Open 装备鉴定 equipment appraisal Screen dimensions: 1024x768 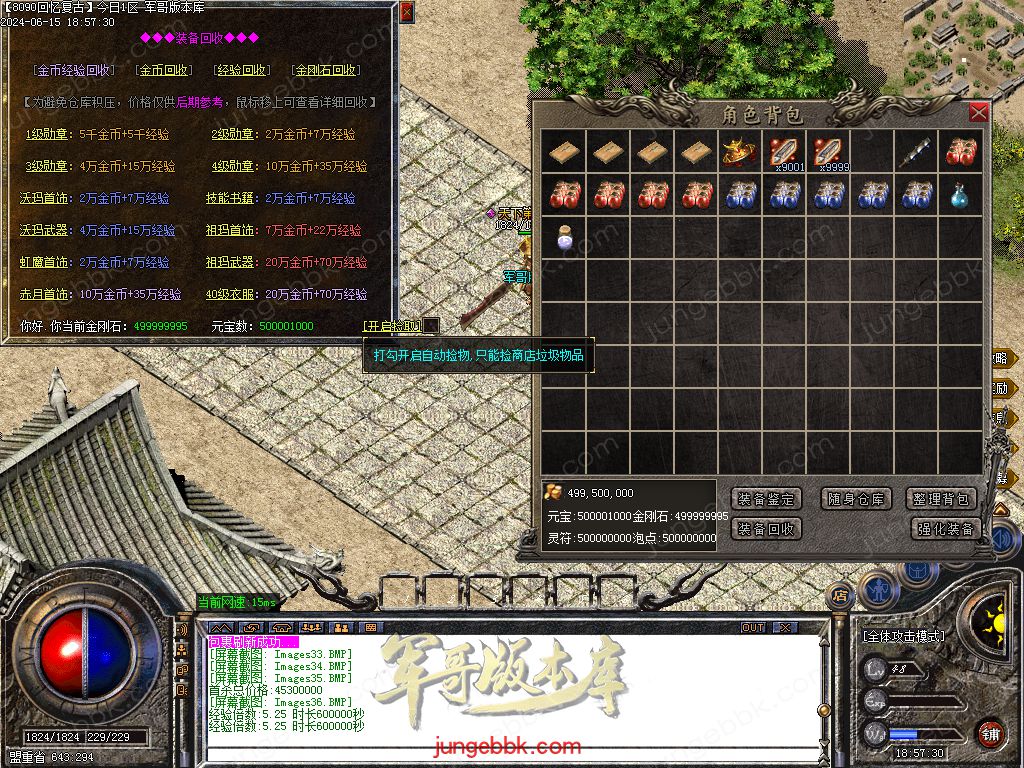[766, 498]
